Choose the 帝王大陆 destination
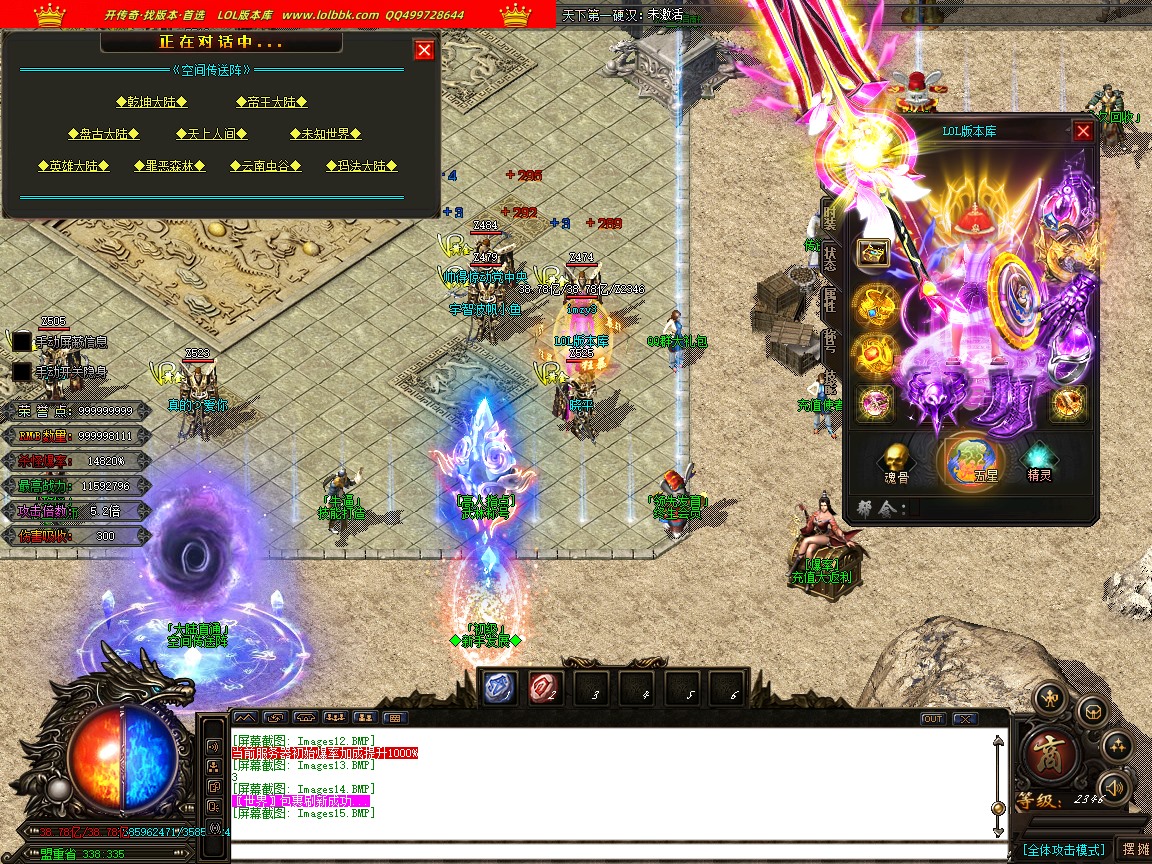Viewport: 1152px width, 864px height. (271, 102)
